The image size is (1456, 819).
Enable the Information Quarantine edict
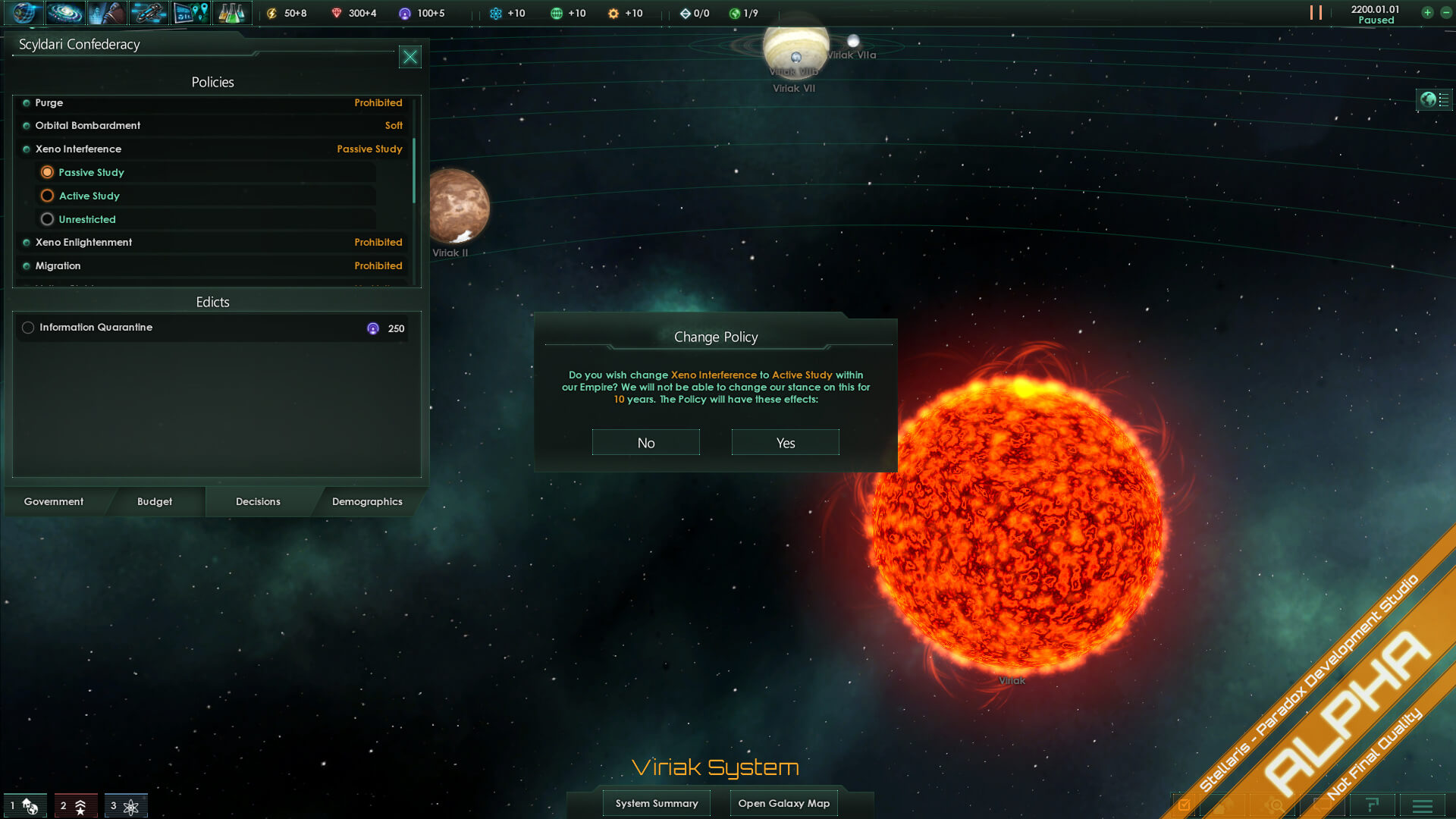pos(28,328)
